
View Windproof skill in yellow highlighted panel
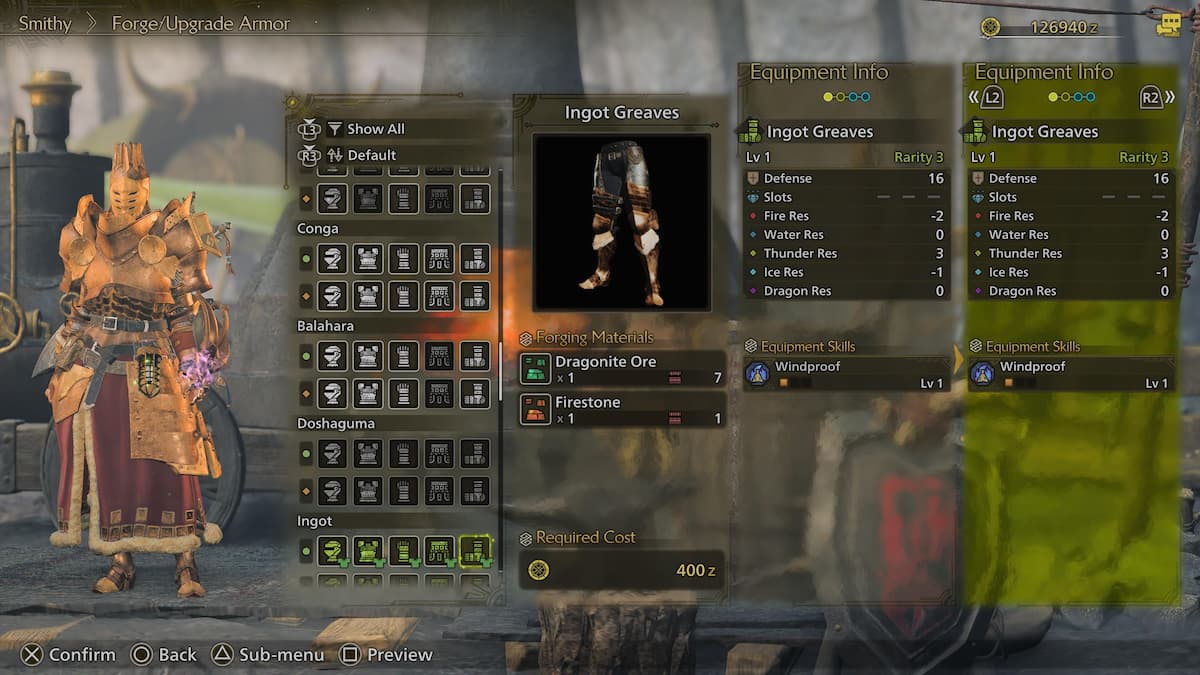(1070, 374)
